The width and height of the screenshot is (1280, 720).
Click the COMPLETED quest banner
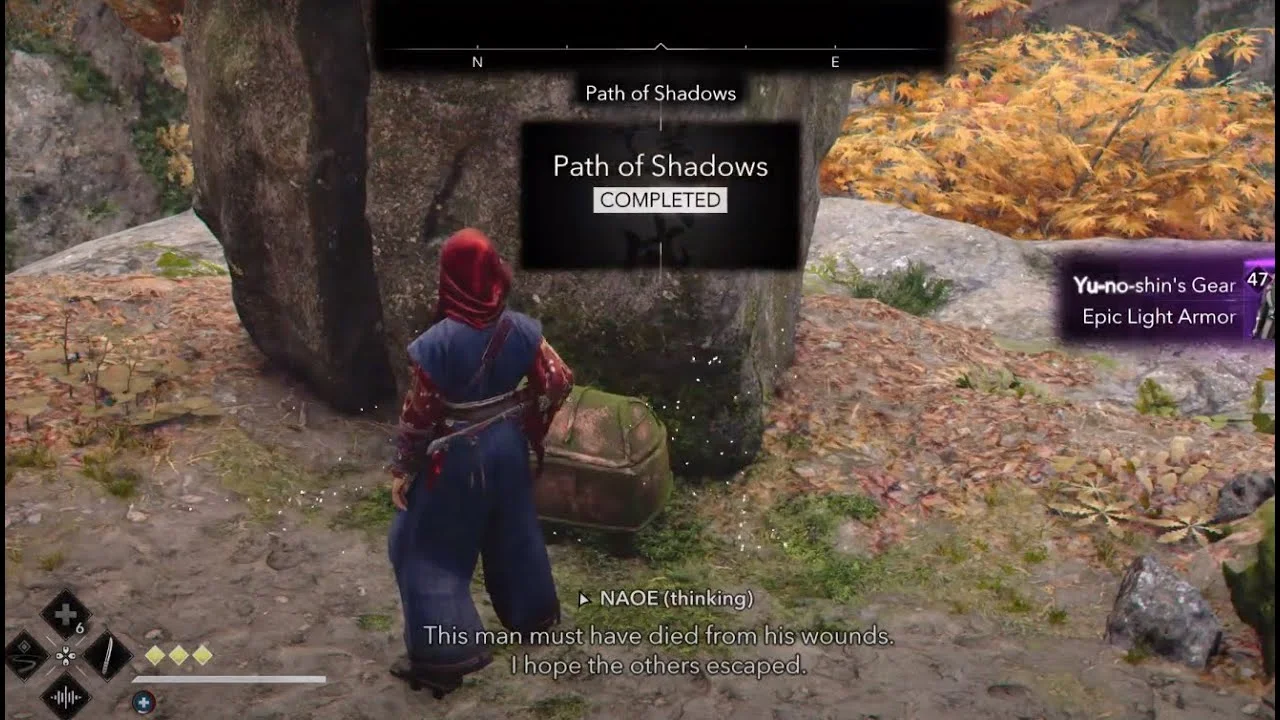(x=659, y=200)
